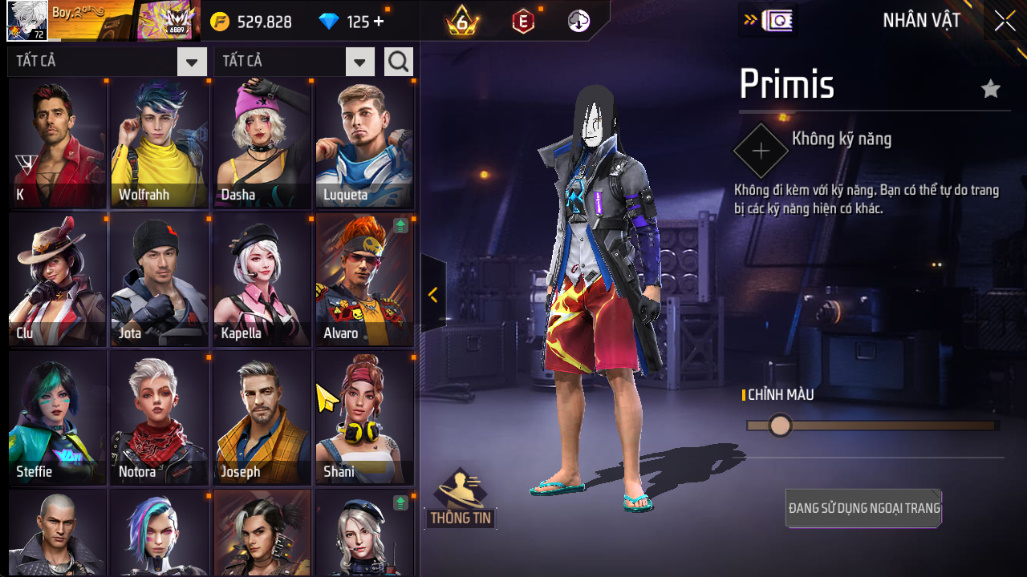Open the Thông Tin info panel
The height and width of the screenshot is (577, 1027).
tap(462, 498)
